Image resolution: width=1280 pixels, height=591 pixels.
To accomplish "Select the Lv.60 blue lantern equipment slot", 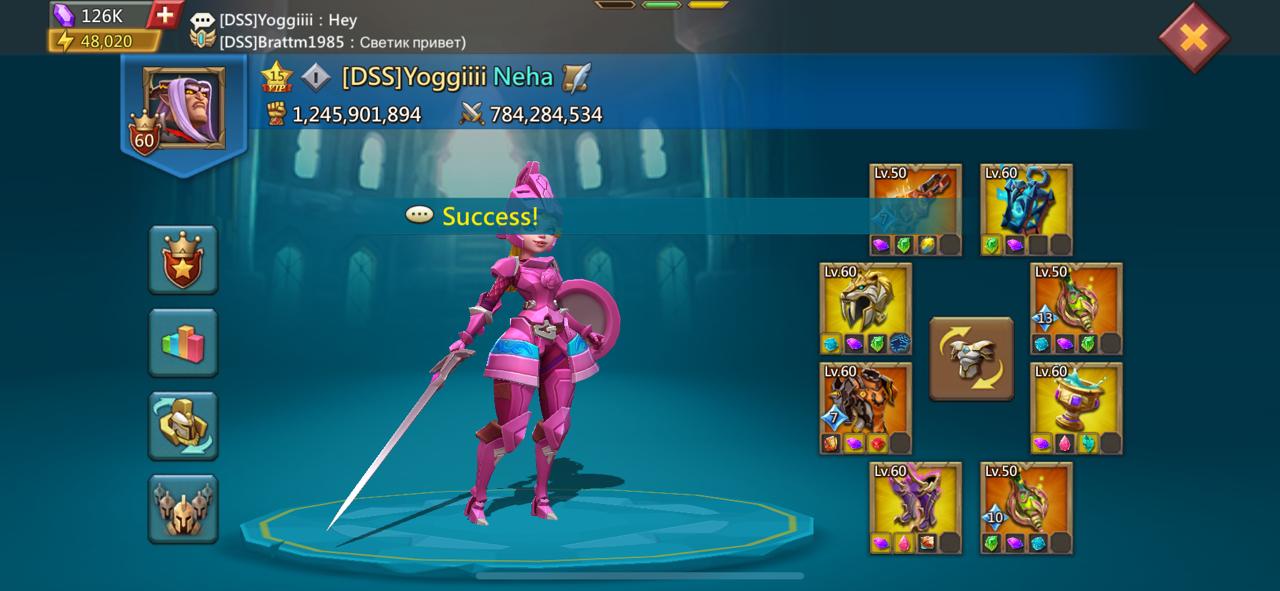I will pyautogui.click(x=1026, y=209).
